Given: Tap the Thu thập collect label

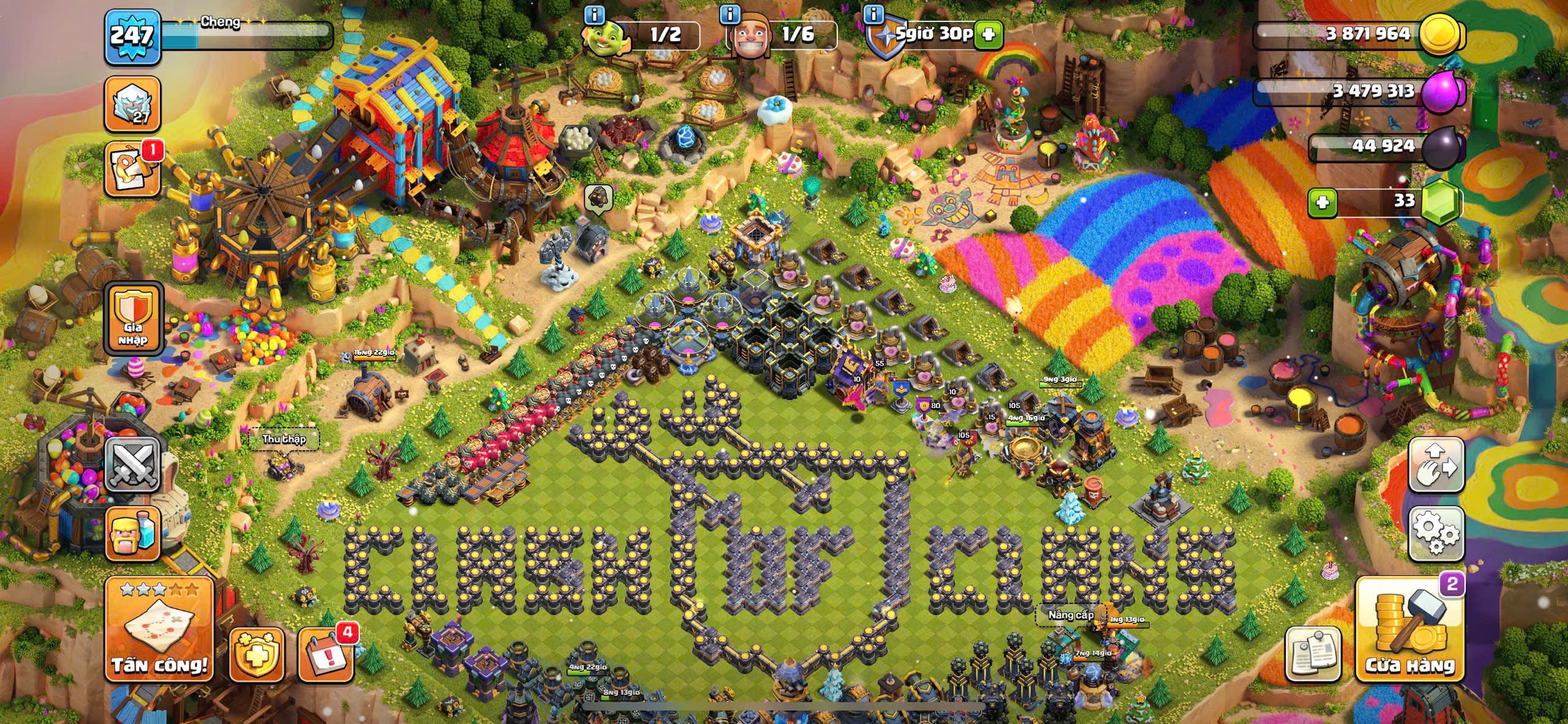Looking at the screenshot, I should (284, 439).
